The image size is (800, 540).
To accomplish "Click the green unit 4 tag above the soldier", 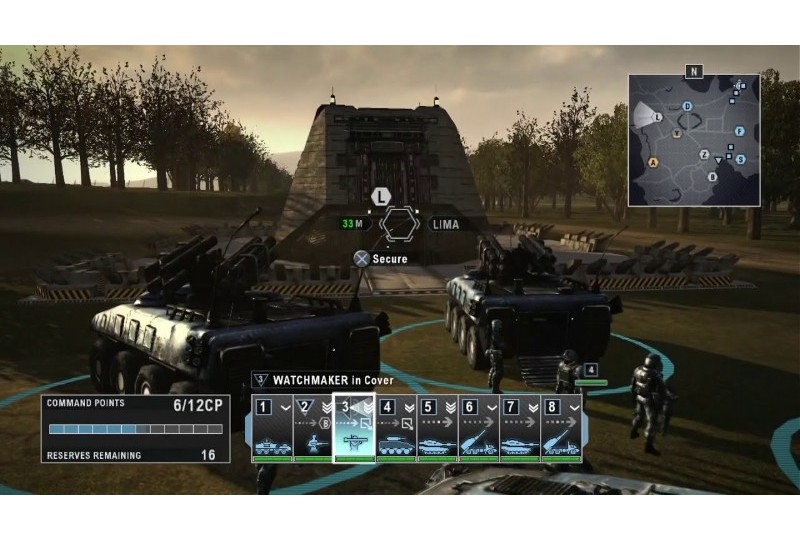I will 590,371.
